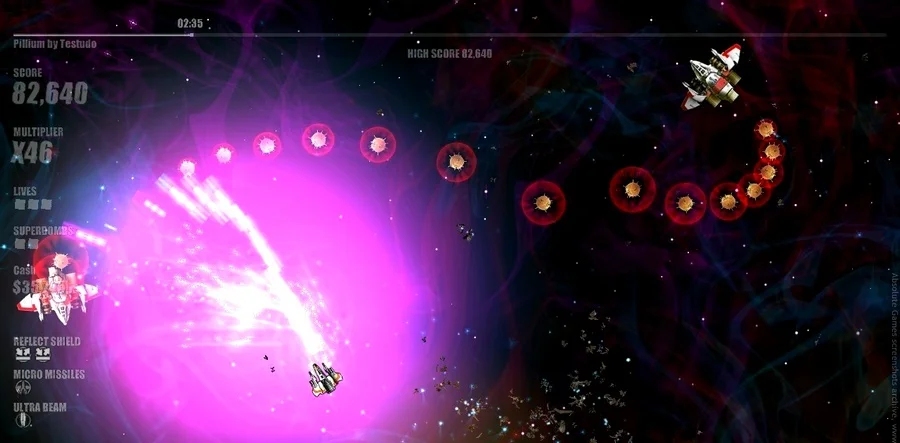Activate the Micro Missiles weapon icon
This screenshot has width=900, height=443.
pyautogui.click(x=23, y=388)
